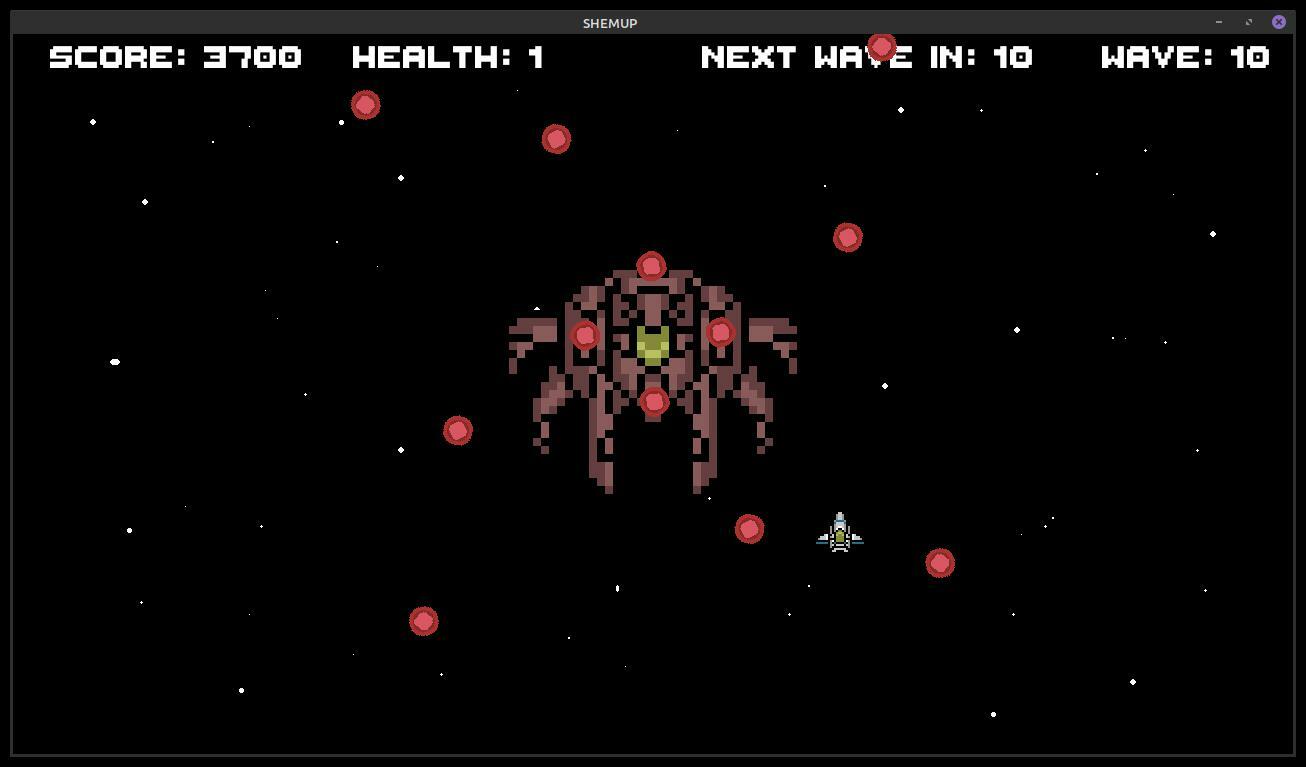Click the red orb in the top left region

click(x=365, y=104)
